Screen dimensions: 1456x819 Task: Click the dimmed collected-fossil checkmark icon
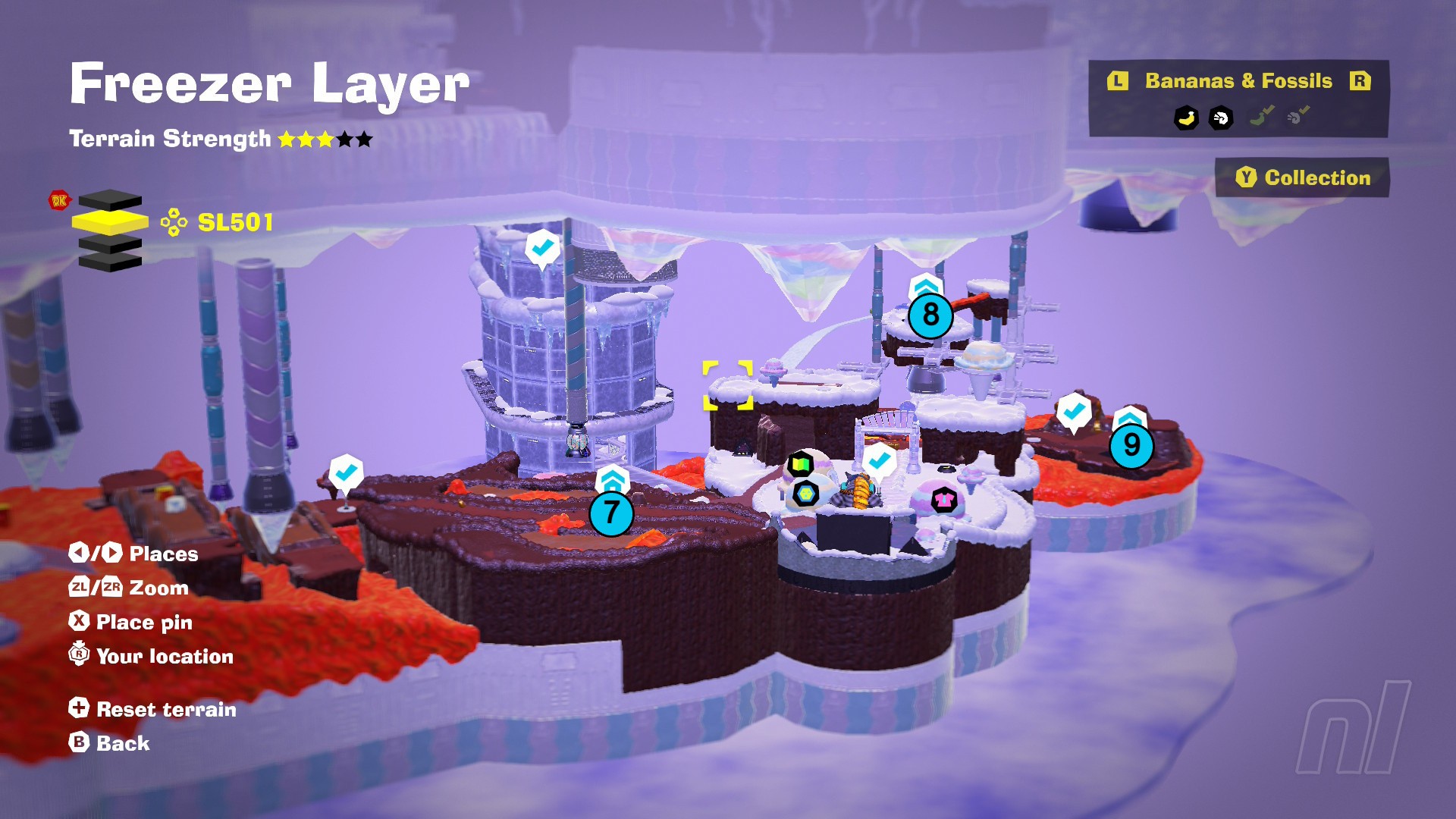tap(1298, 116)
